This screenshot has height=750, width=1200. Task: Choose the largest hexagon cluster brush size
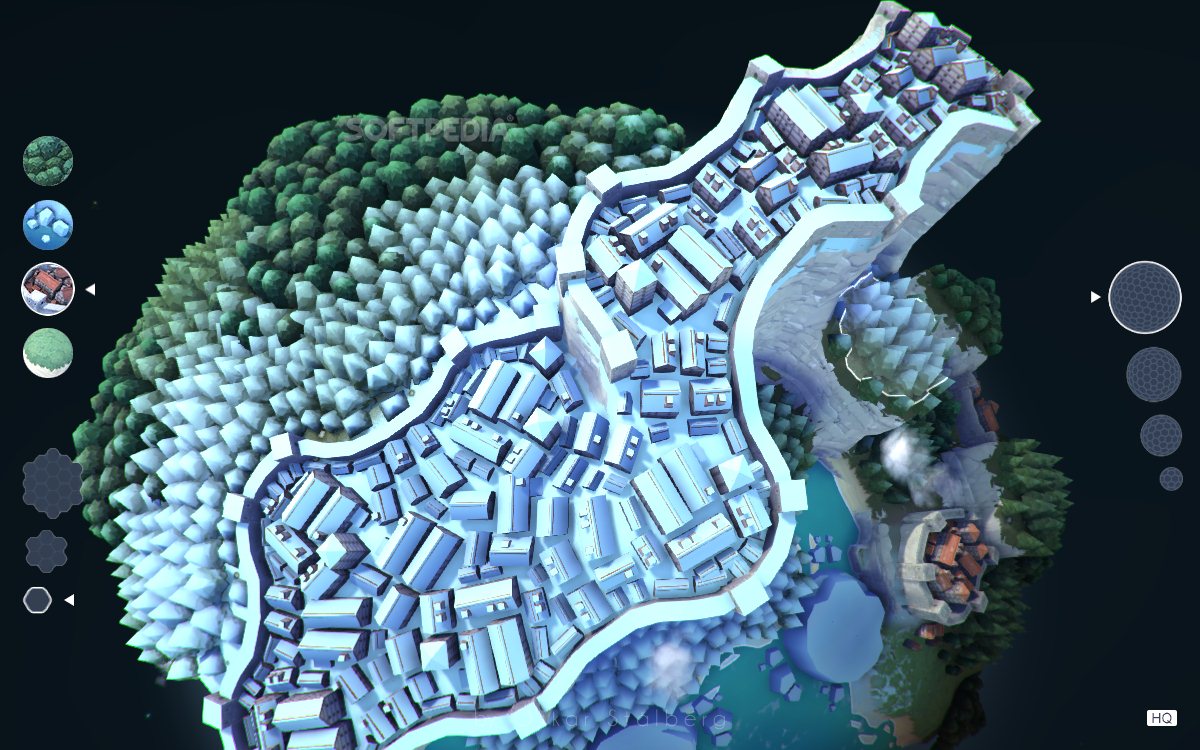pyautogui.click(x=52, y=483)
